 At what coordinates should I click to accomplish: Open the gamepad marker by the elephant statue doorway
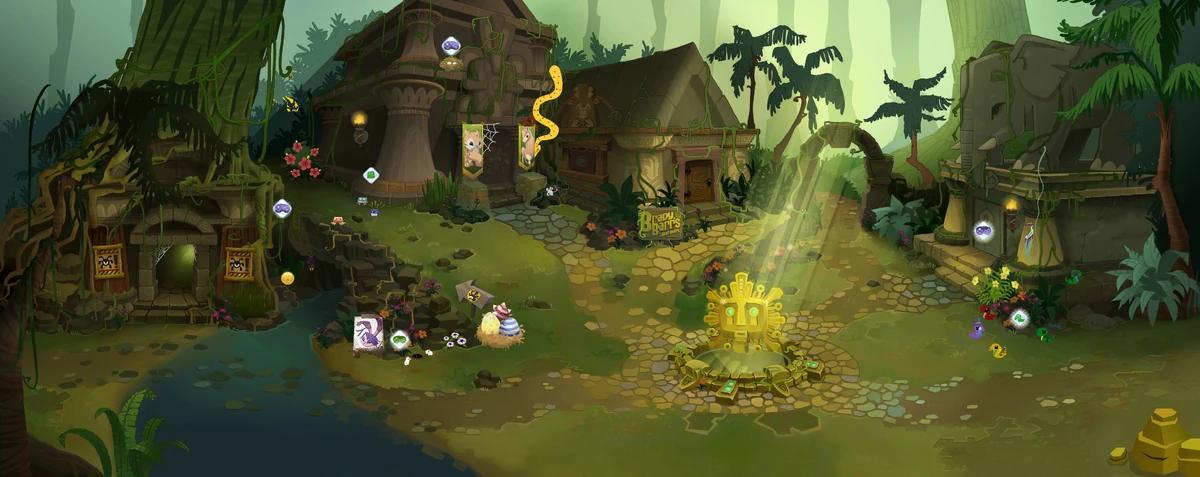(983, 231)
